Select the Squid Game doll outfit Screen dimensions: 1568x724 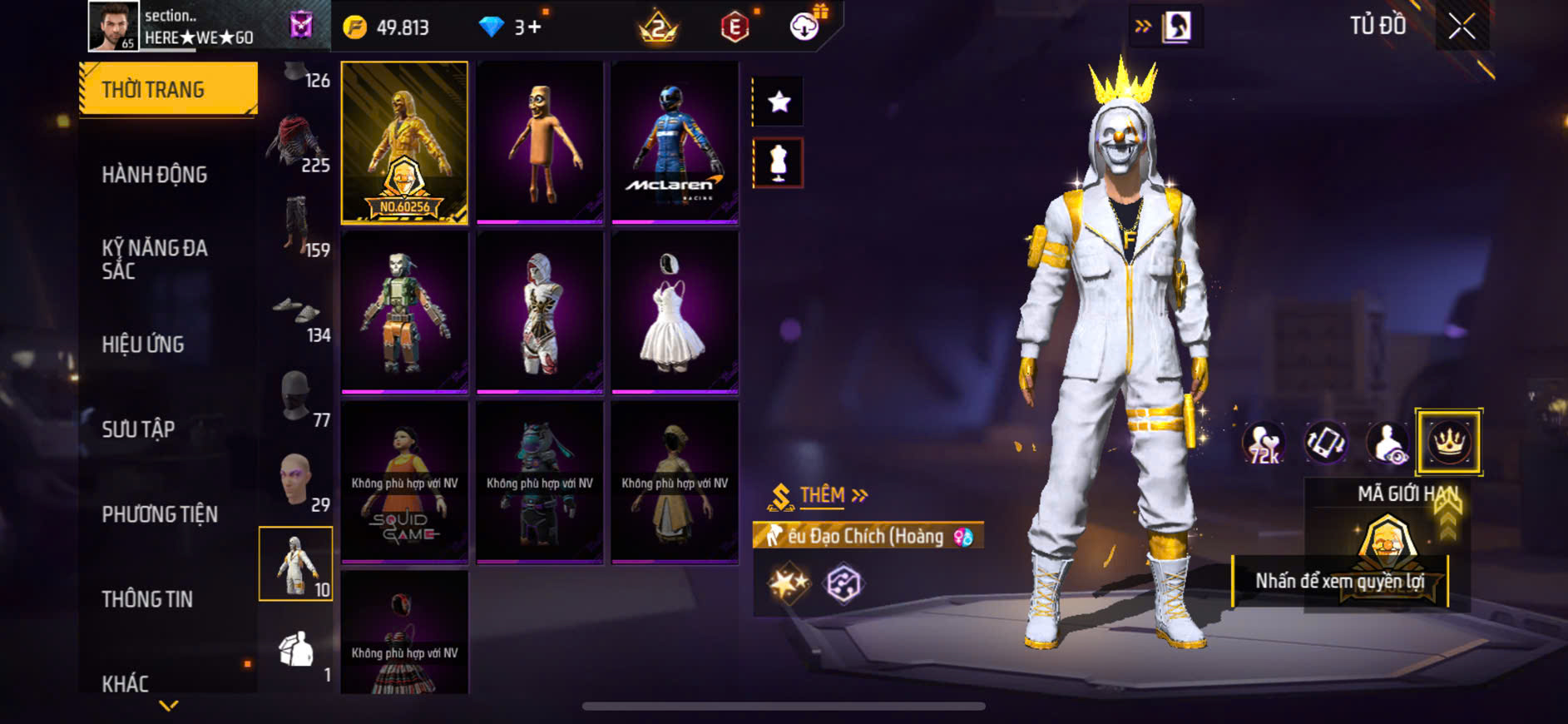point(404,482)
